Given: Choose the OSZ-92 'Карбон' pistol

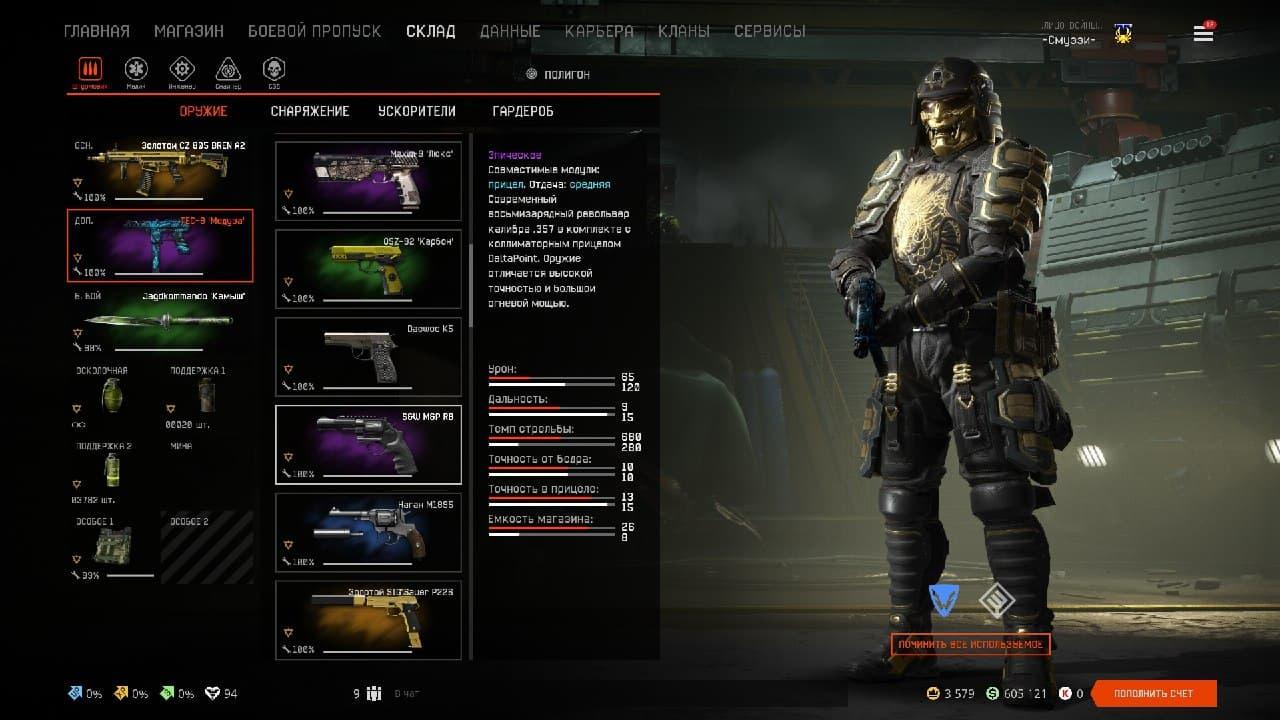Looking at the screenshot, I should [368, 268].
